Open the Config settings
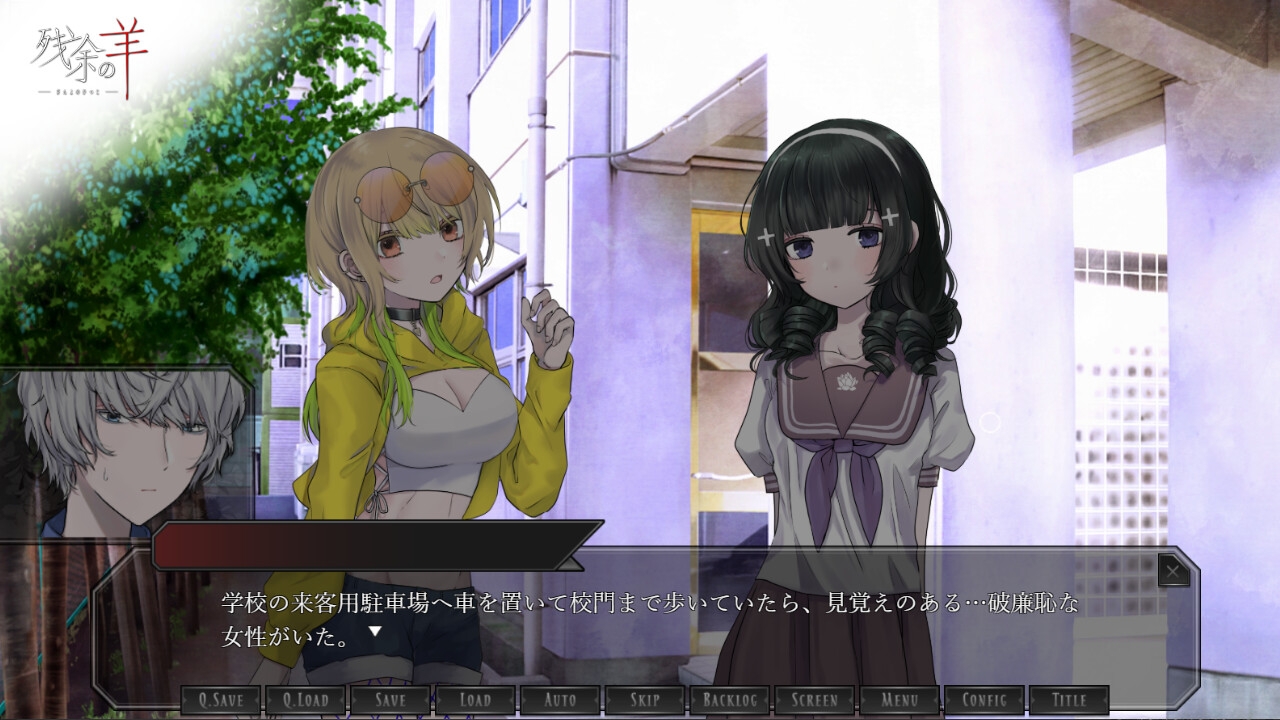1280x720 pixels. (x=984, y=700)
